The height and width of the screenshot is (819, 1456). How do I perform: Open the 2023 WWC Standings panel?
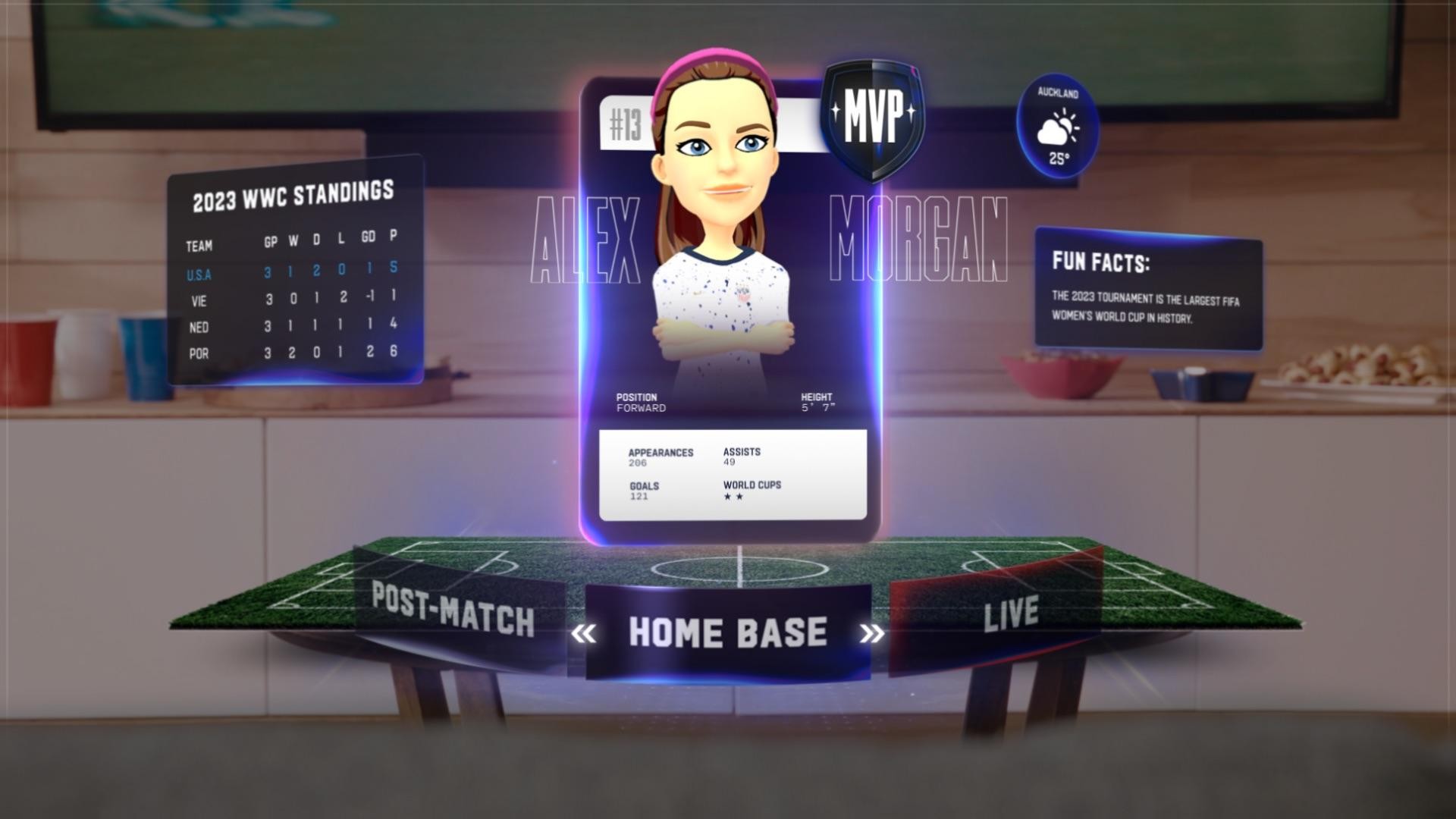(x=293, y=195)
